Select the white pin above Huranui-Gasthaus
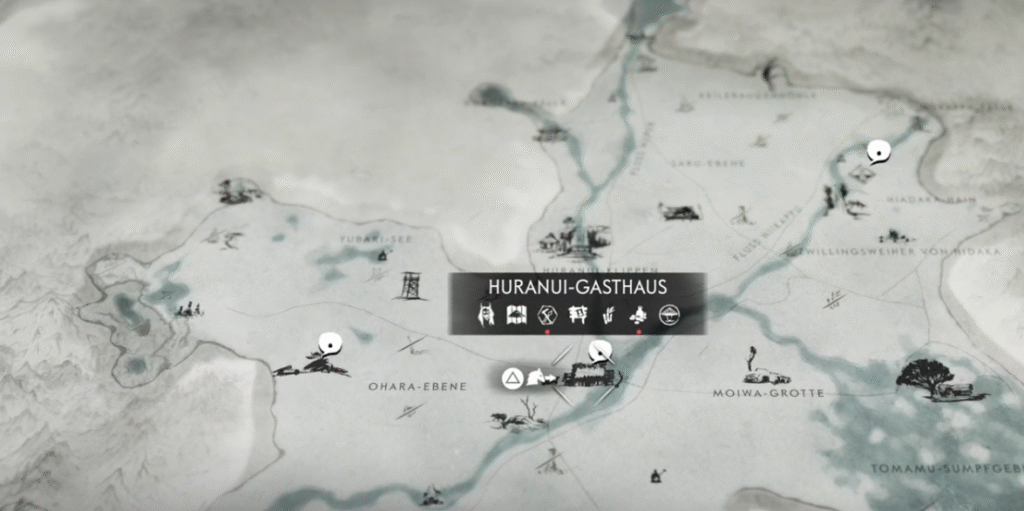The height and width of the screenshot is (511, 1024). point(600,350)
